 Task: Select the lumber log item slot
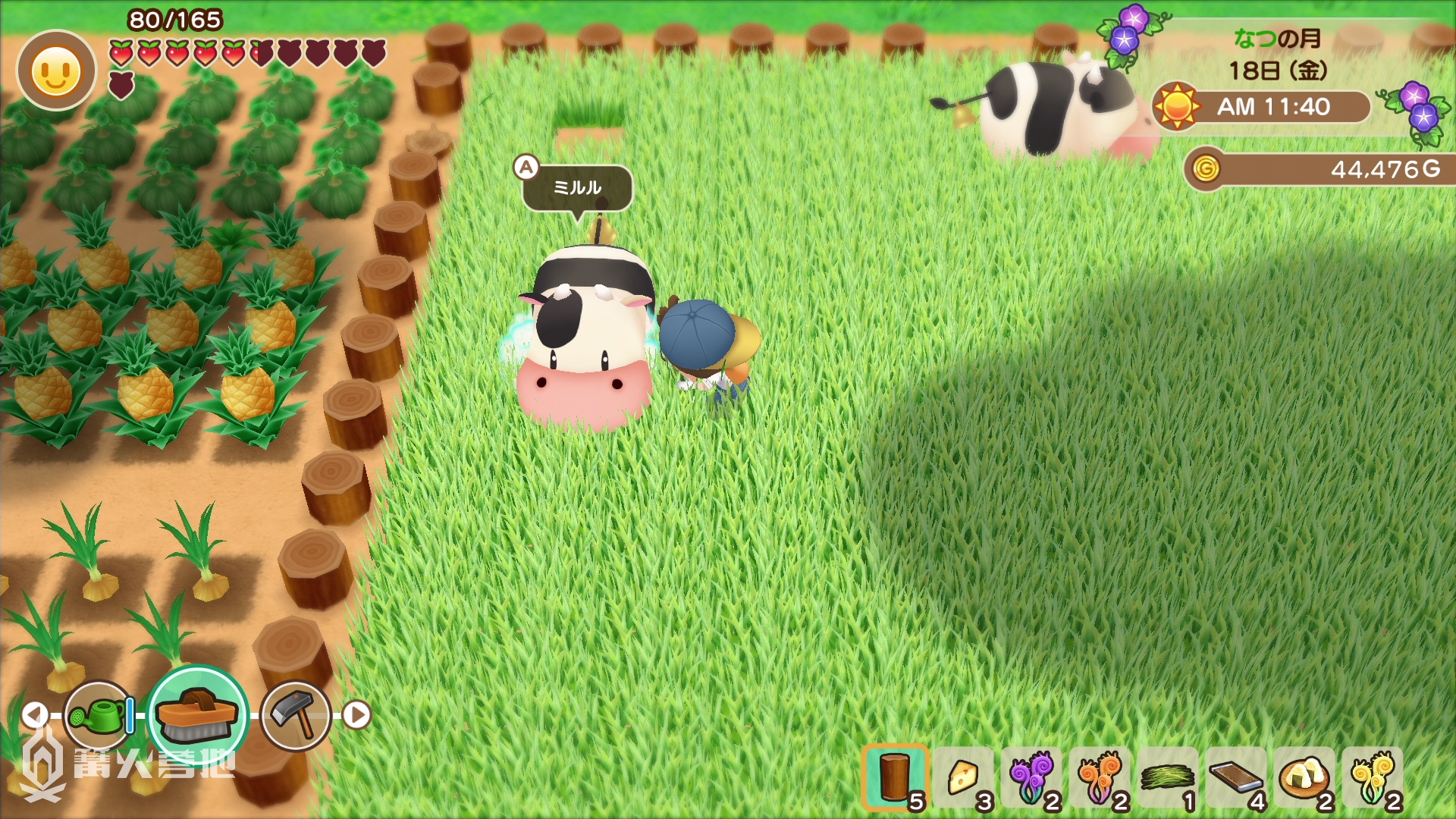click(895, 777)
